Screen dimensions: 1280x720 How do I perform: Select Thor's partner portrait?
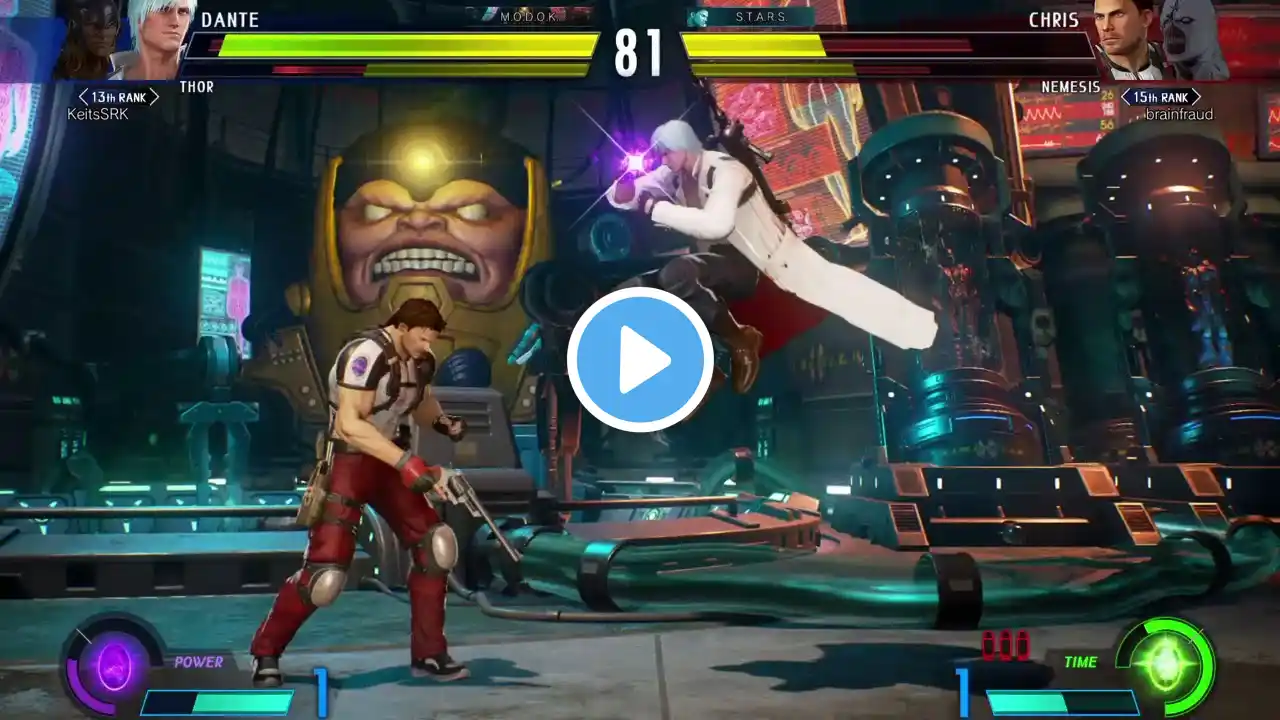[85, 40]
